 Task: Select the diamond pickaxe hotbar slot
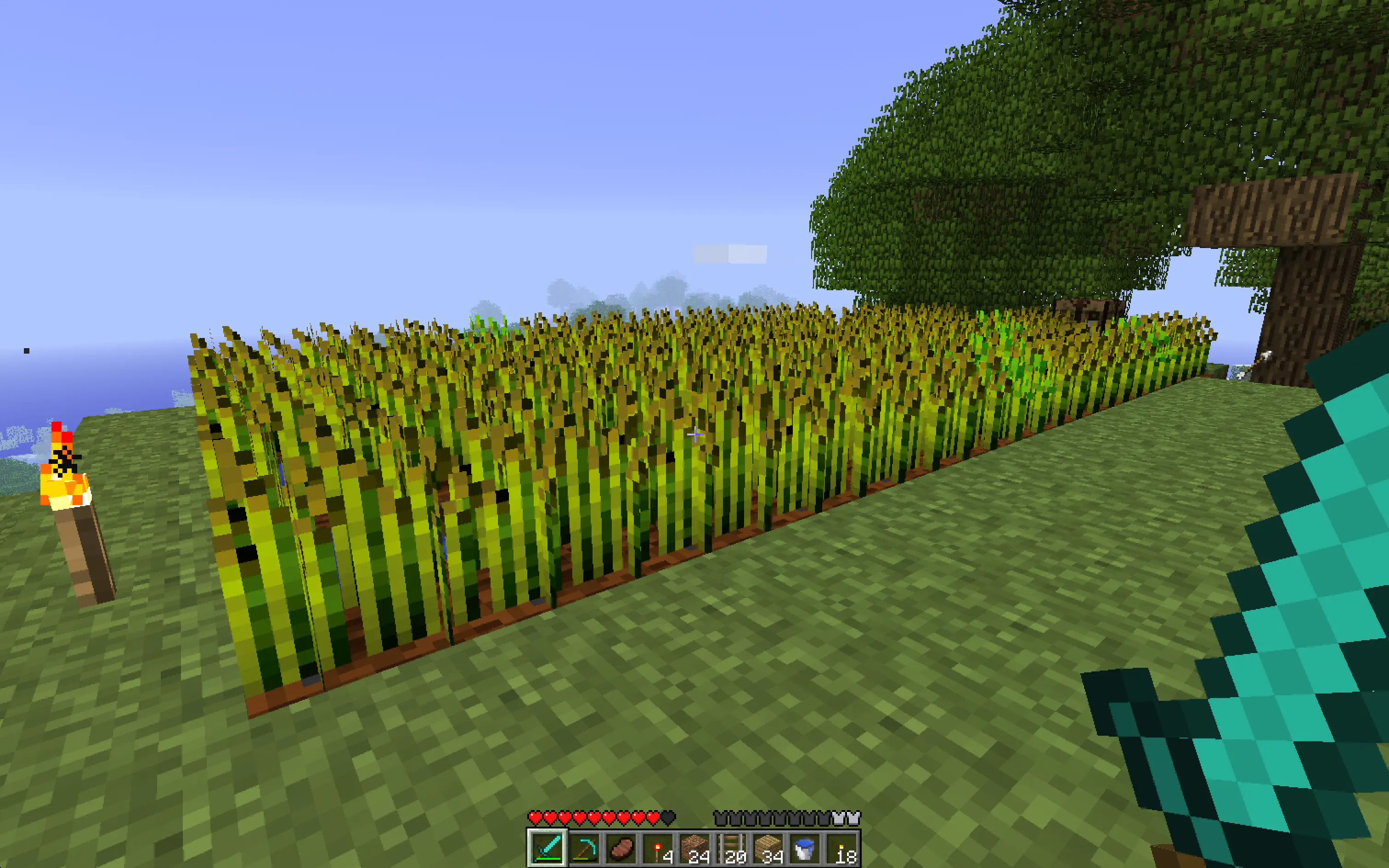(584, 848)
